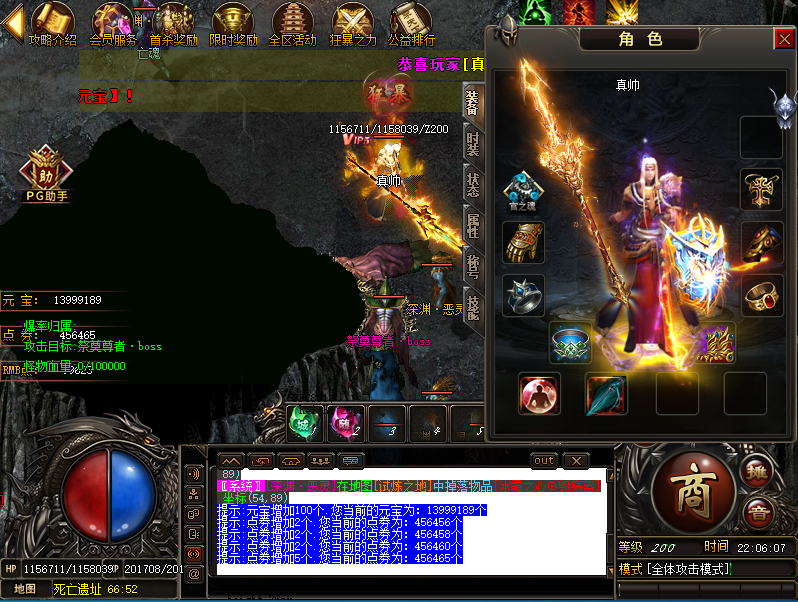Use the green 城 hotbar item

(303, 421)
